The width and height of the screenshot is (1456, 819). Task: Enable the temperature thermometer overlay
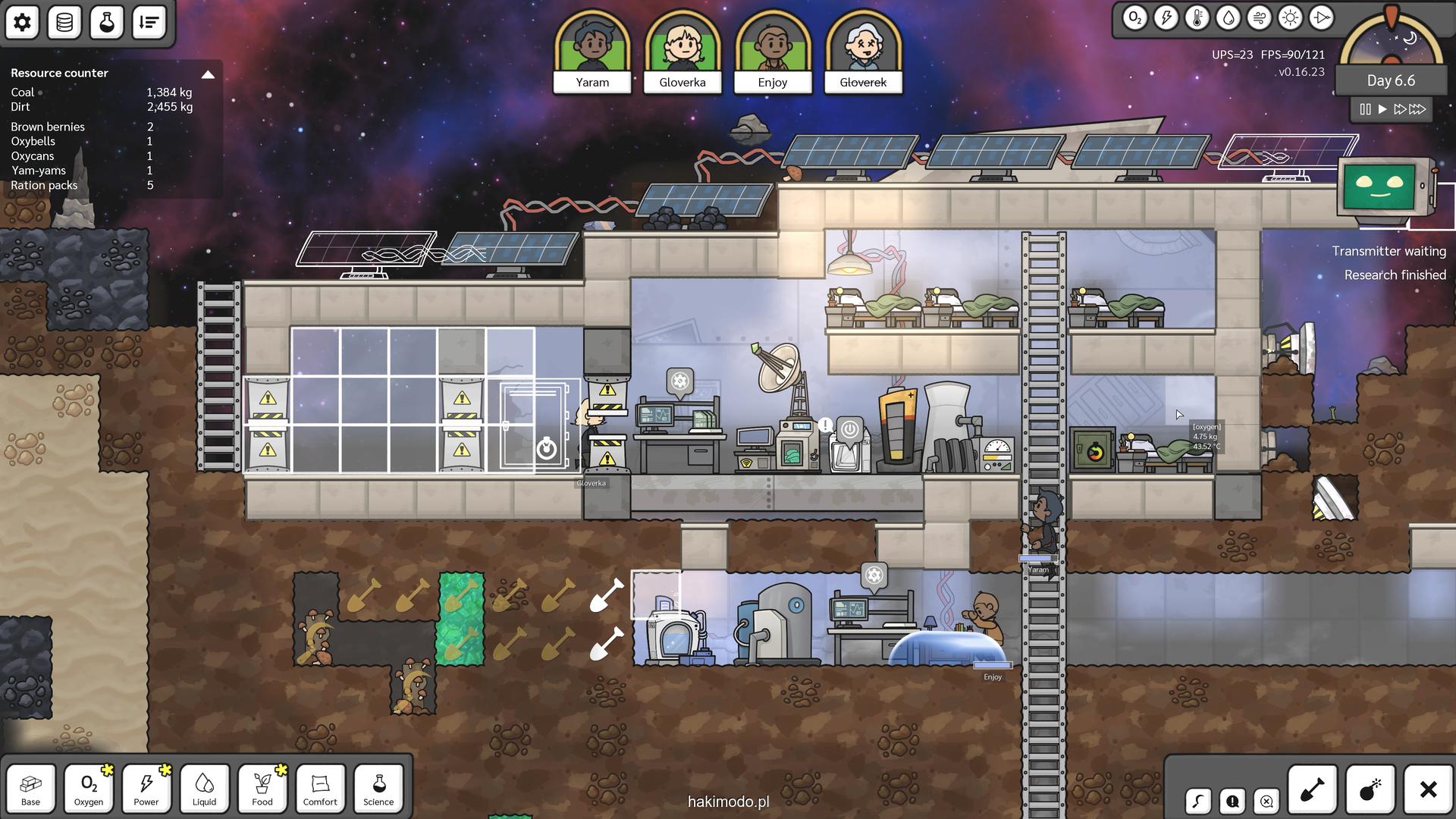pyautogui.click(x=1197, y=17)
